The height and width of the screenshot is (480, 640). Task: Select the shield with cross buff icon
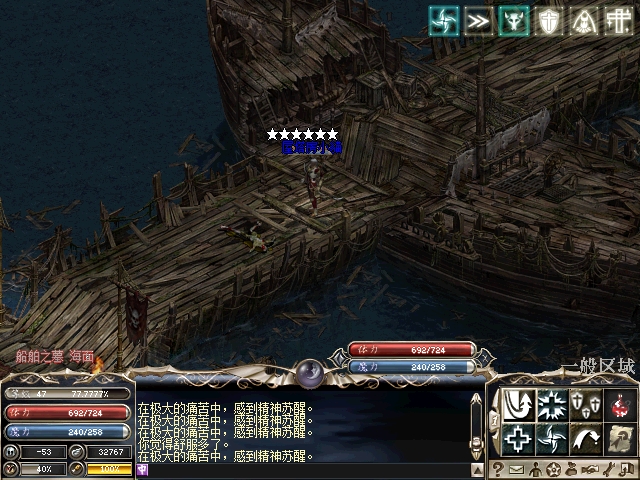tap(549, 21)
